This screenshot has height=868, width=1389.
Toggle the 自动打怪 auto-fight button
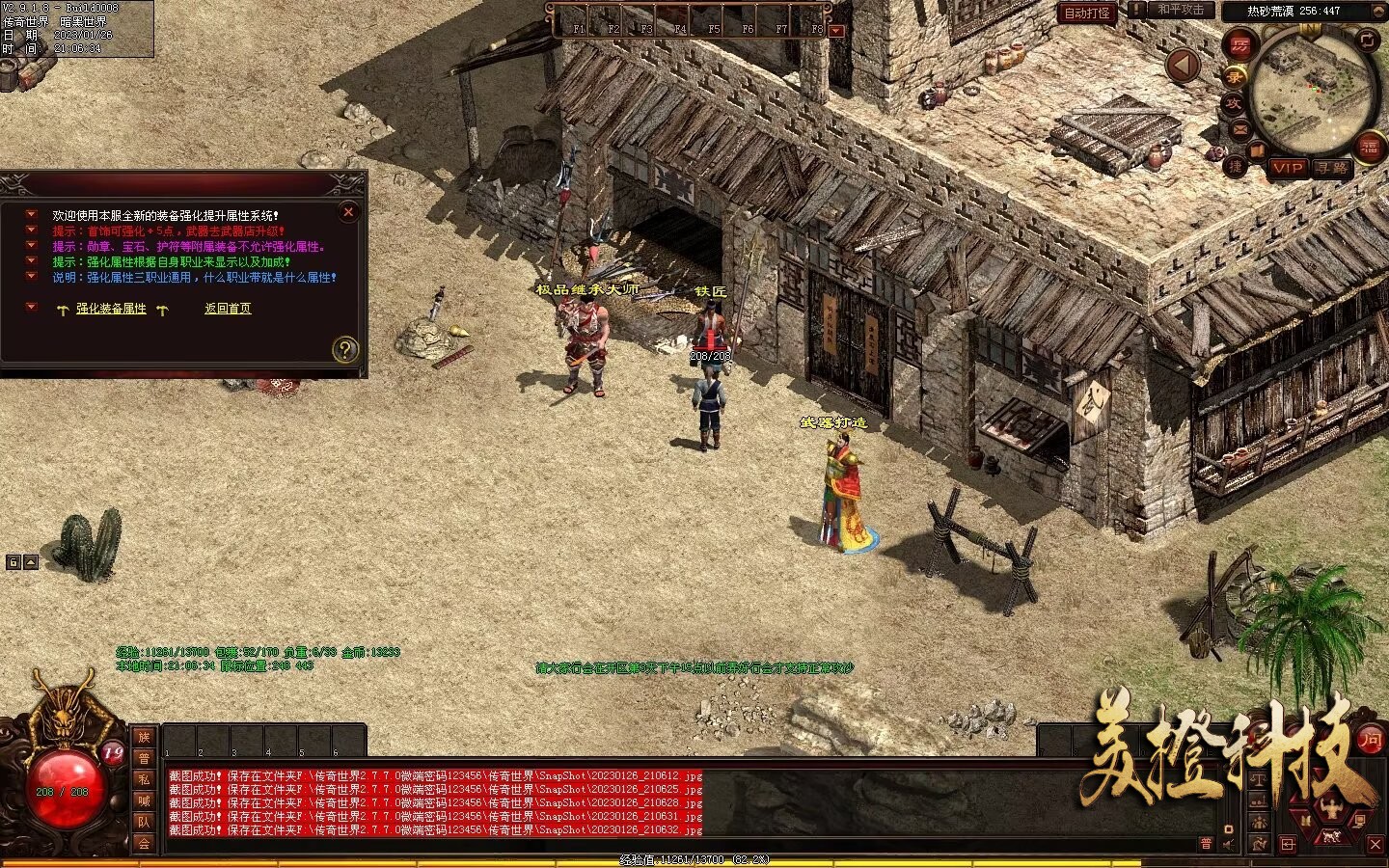[x=1088, y=13]
